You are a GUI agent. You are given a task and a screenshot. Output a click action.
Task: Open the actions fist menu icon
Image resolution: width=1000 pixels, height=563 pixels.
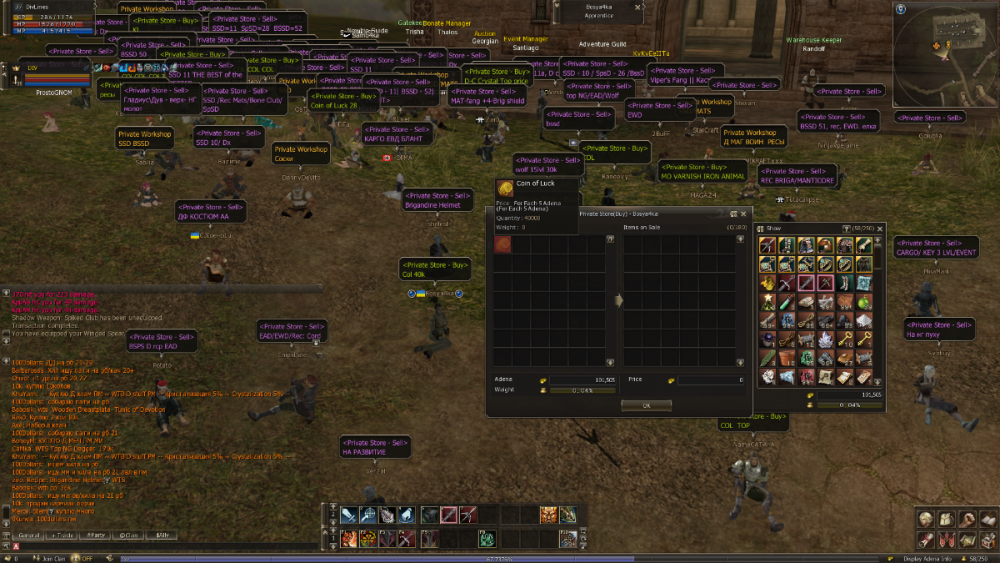click(x=967, y=518)
